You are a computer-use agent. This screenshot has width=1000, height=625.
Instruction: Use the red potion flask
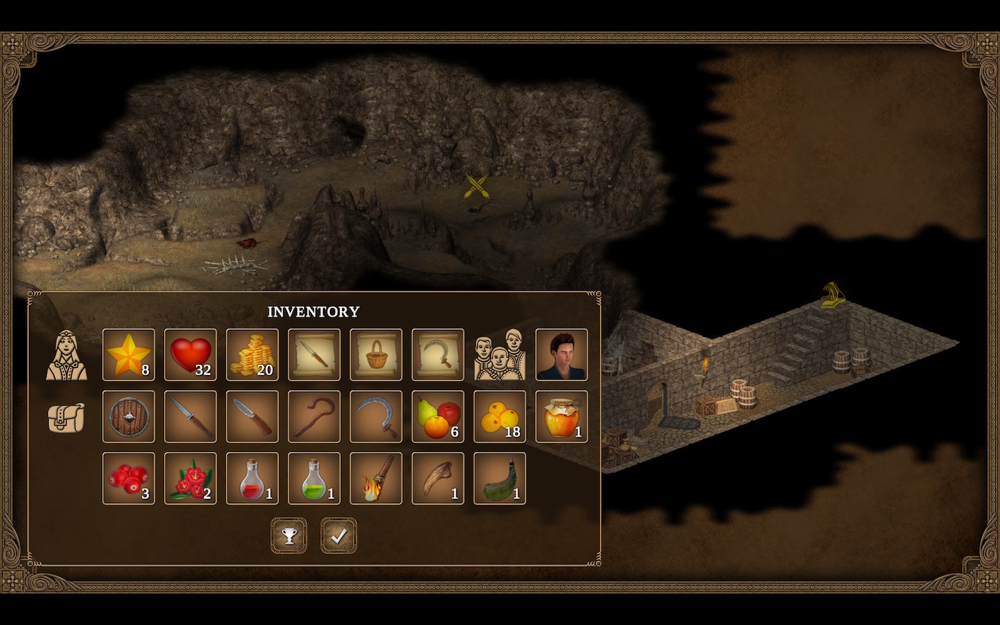pos(253,479)
